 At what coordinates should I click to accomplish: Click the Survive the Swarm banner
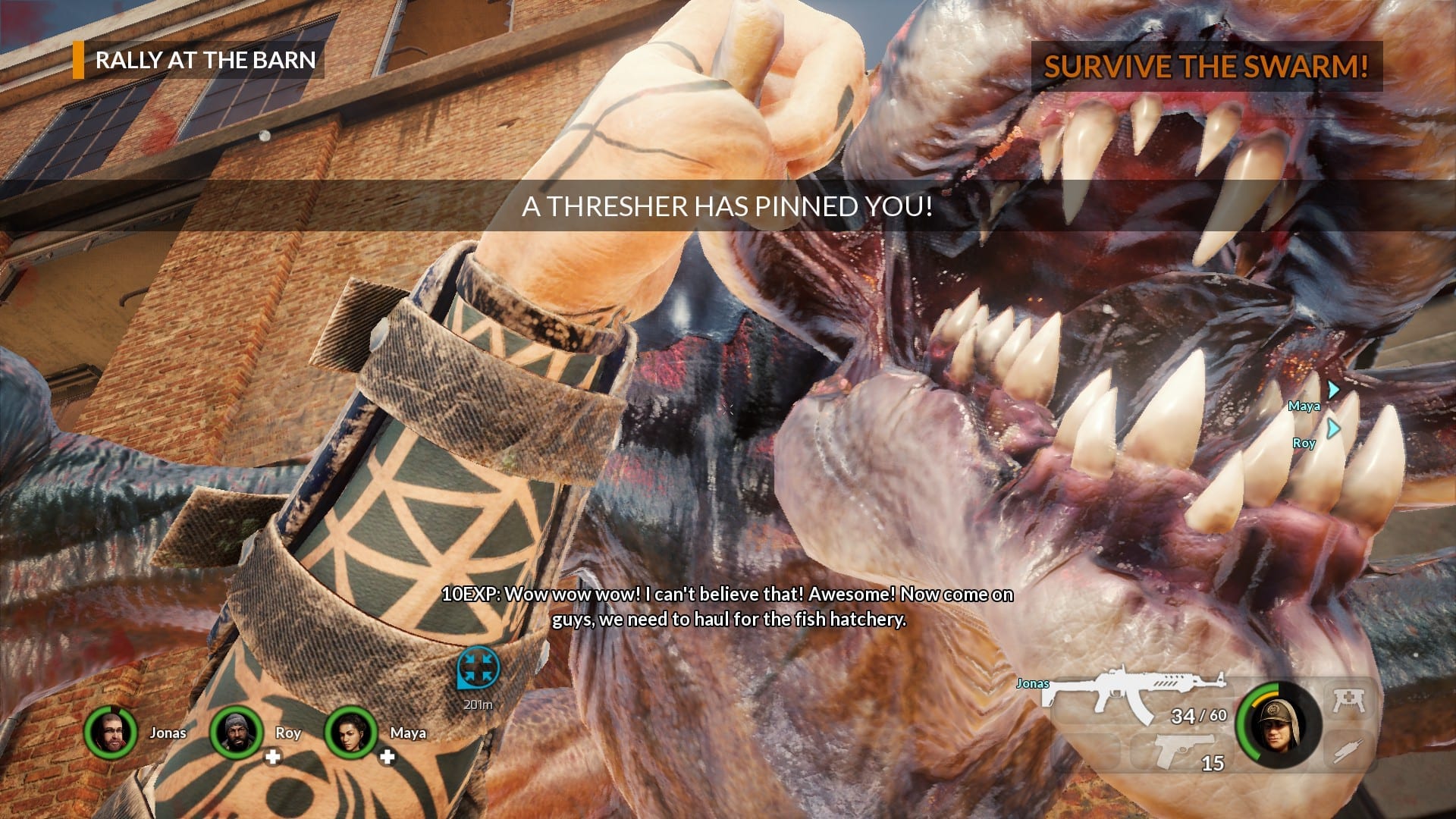point(1206,67)
